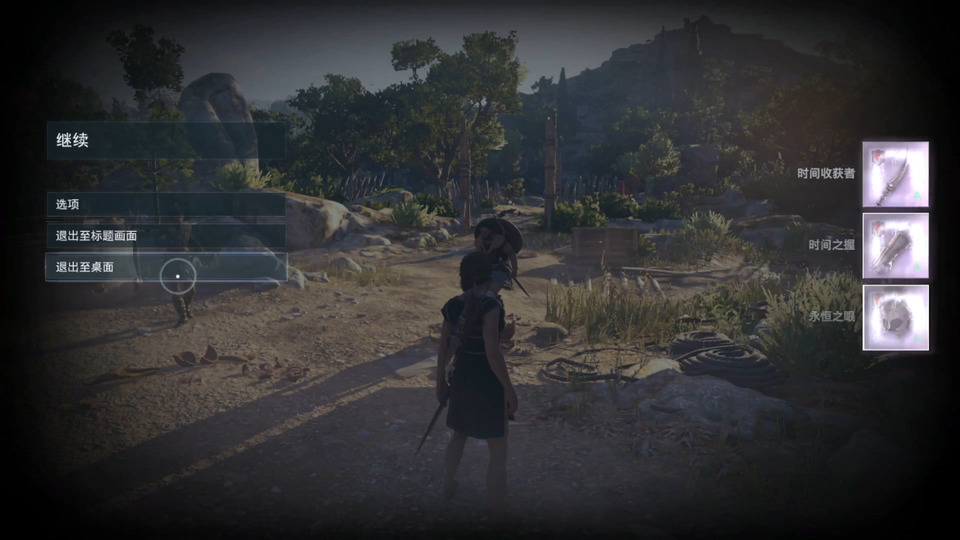Click 退出至桌面 to quit to desktop
This screenshot has height=540, width=960.
click(x=165, y=267)
